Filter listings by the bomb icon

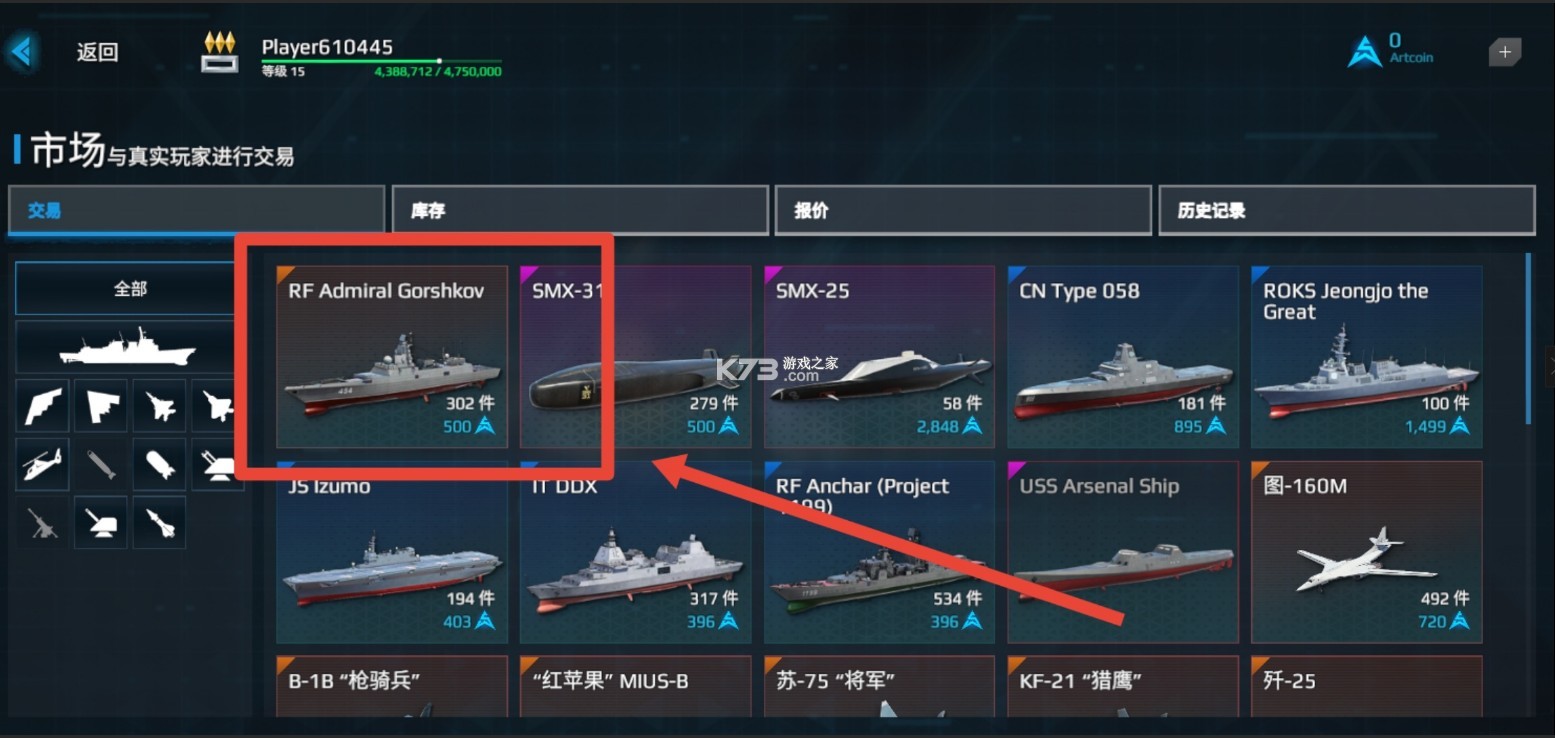point(159,464)
